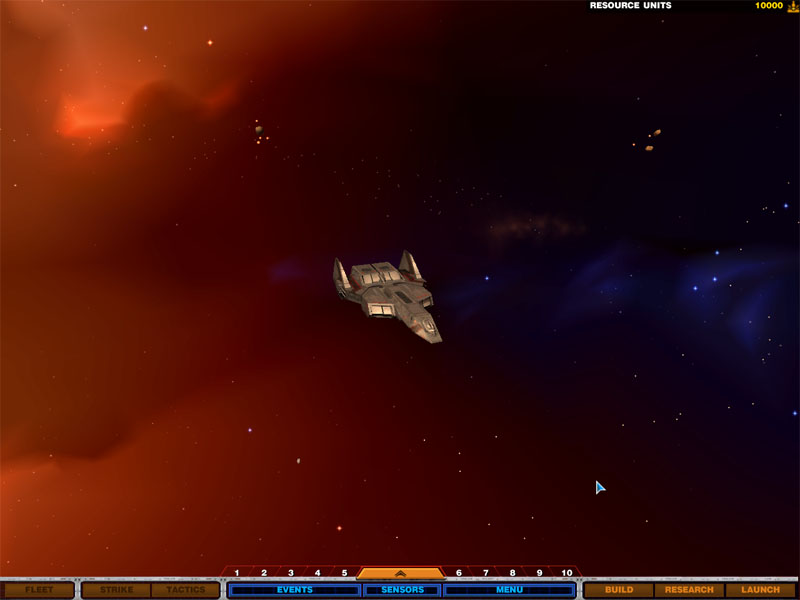Select control group 1

pyautogui.click(x=237, y=573)
